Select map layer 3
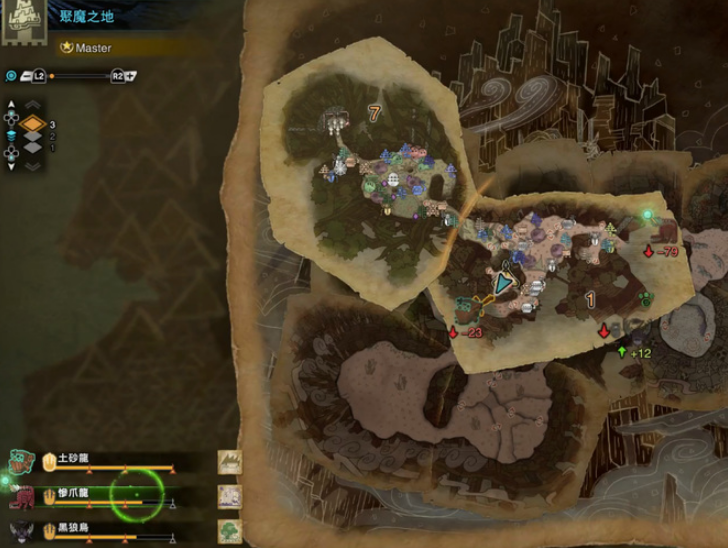 click(x=33, y=125)
